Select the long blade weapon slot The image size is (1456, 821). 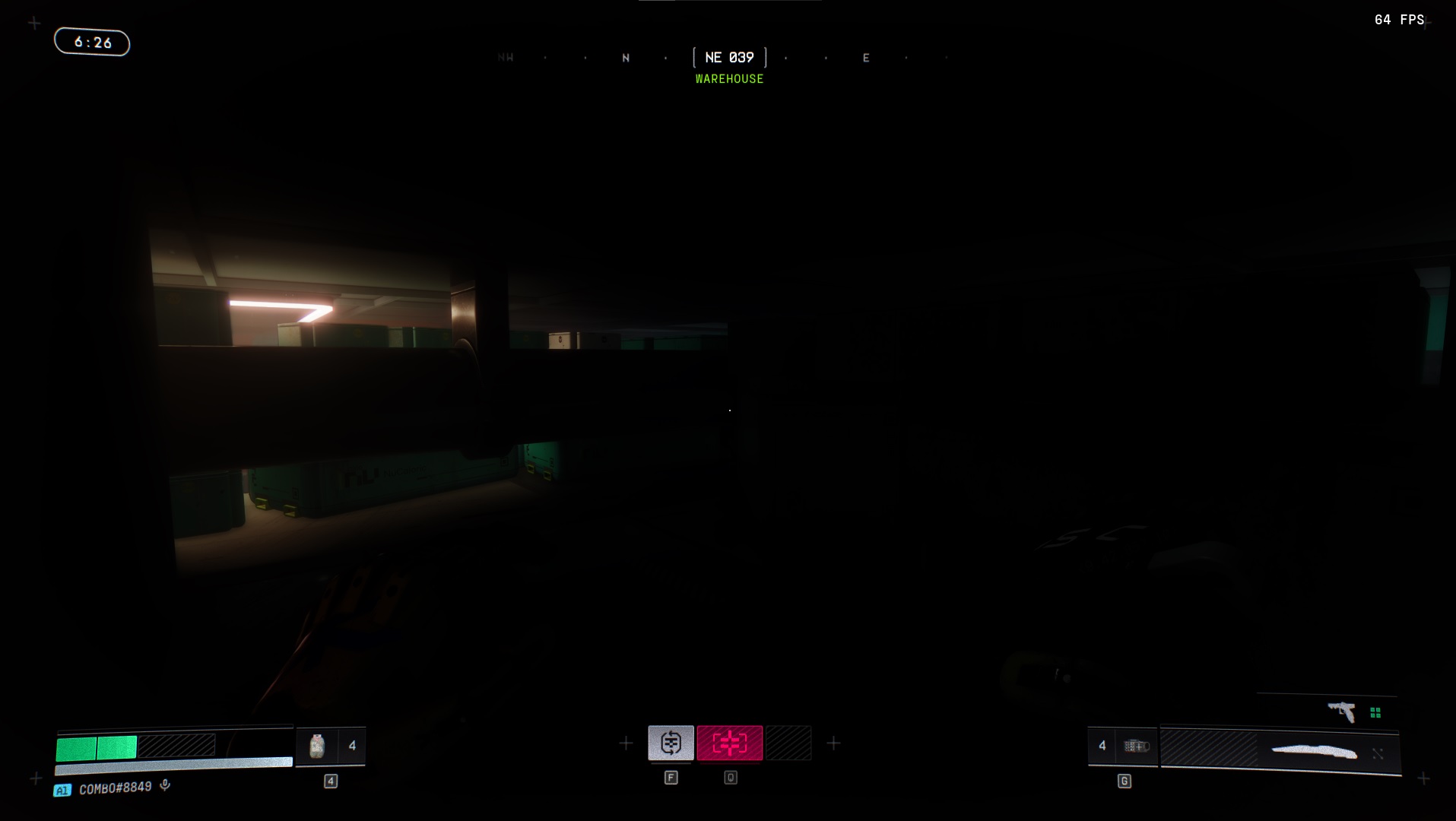1314,752
